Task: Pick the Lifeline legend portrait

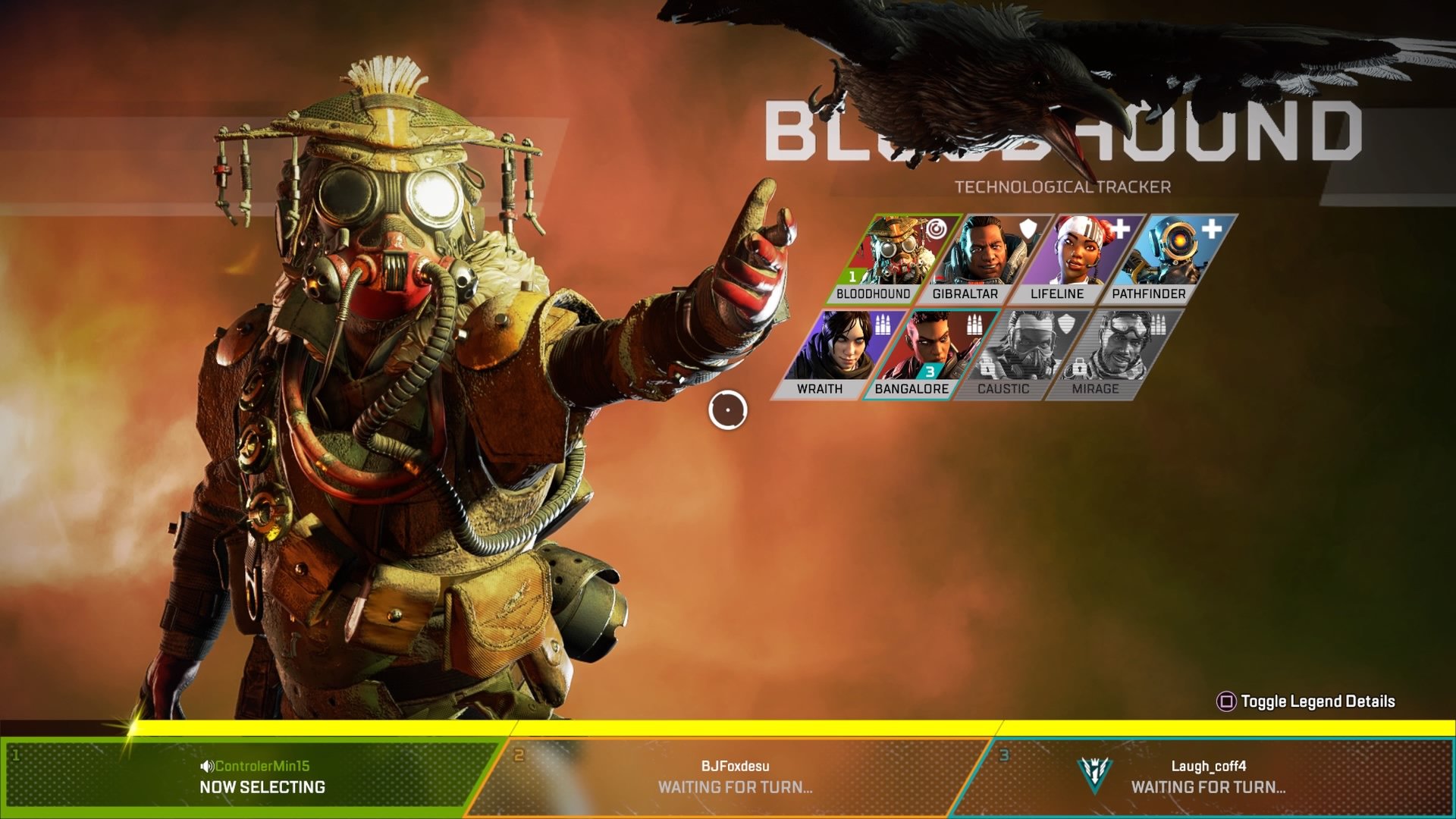Action: click(1072, 259)
